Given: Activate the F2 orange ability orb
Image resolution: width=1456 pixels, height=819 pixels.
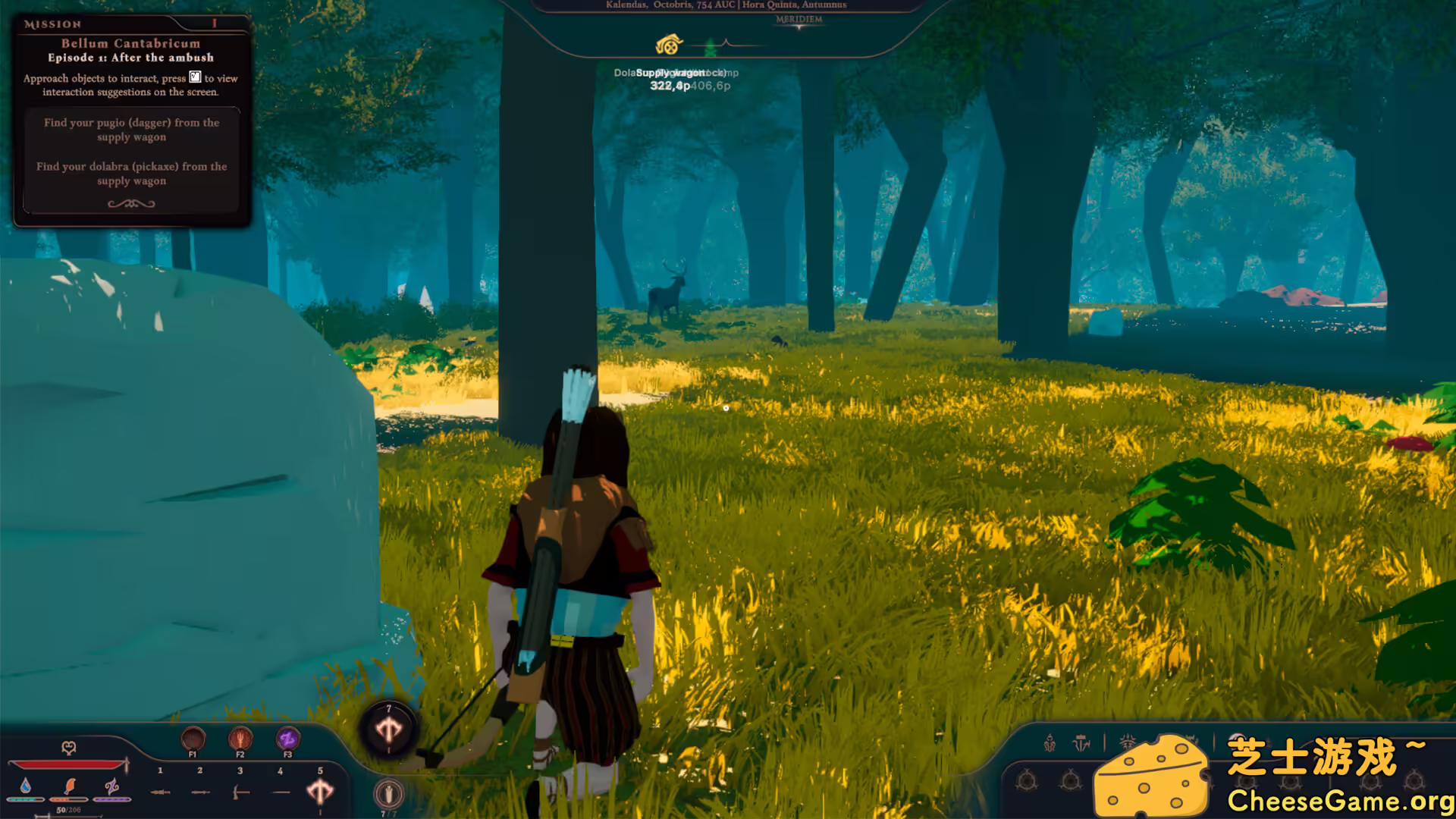Looking at the screenshot, I should click(x=240, y=738).
